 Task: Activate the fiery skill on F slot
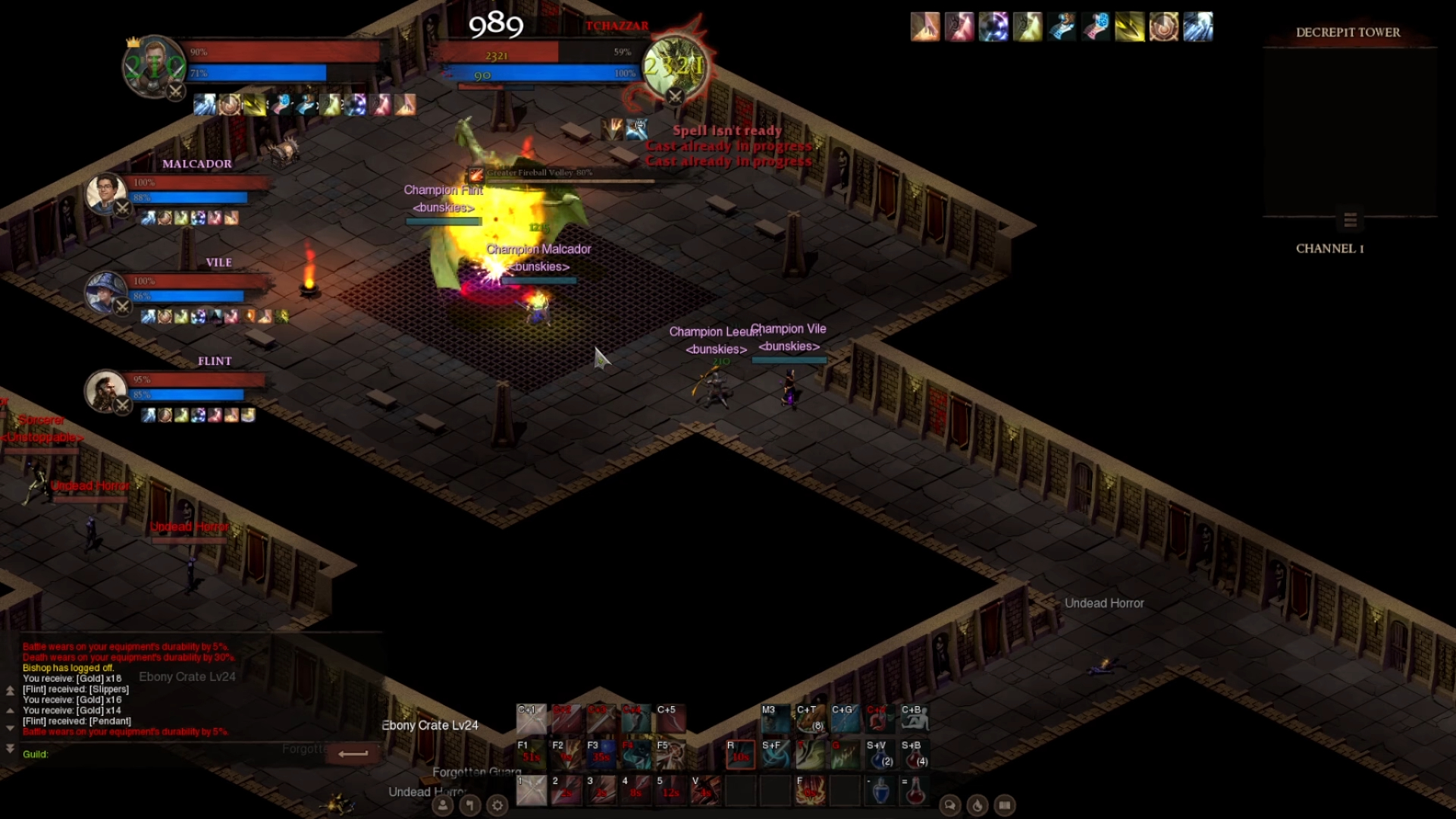811,791
